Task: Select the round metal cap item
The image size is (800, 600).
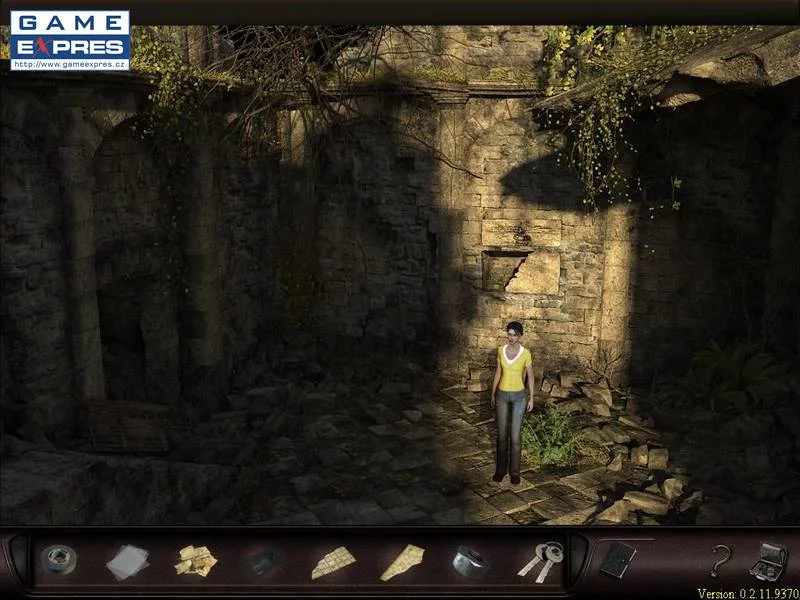Action: pyautogui.click(x=469, y=561)
